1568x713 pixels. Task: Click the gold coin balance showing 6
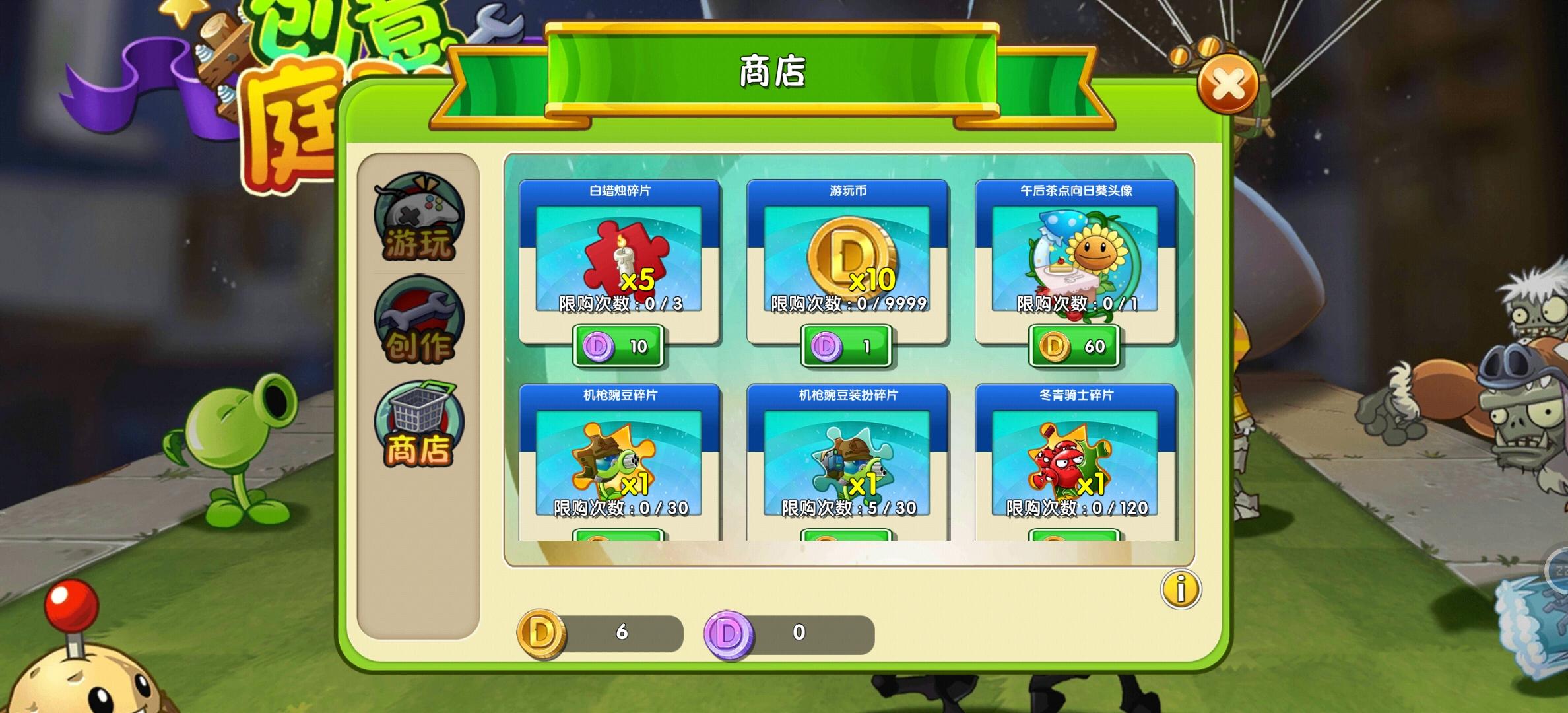620,632
